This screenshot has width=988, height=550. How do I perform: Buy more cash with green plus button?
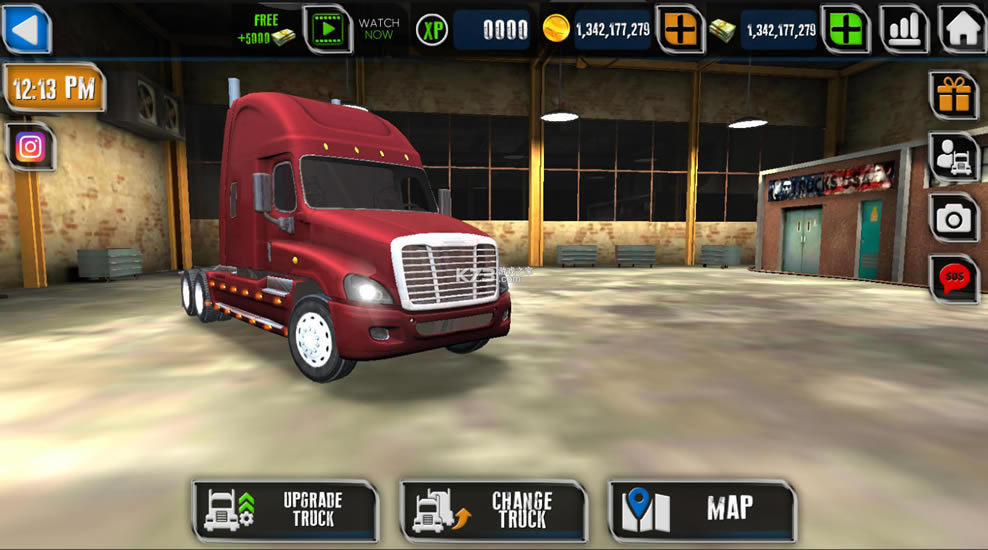click(845, 29)
